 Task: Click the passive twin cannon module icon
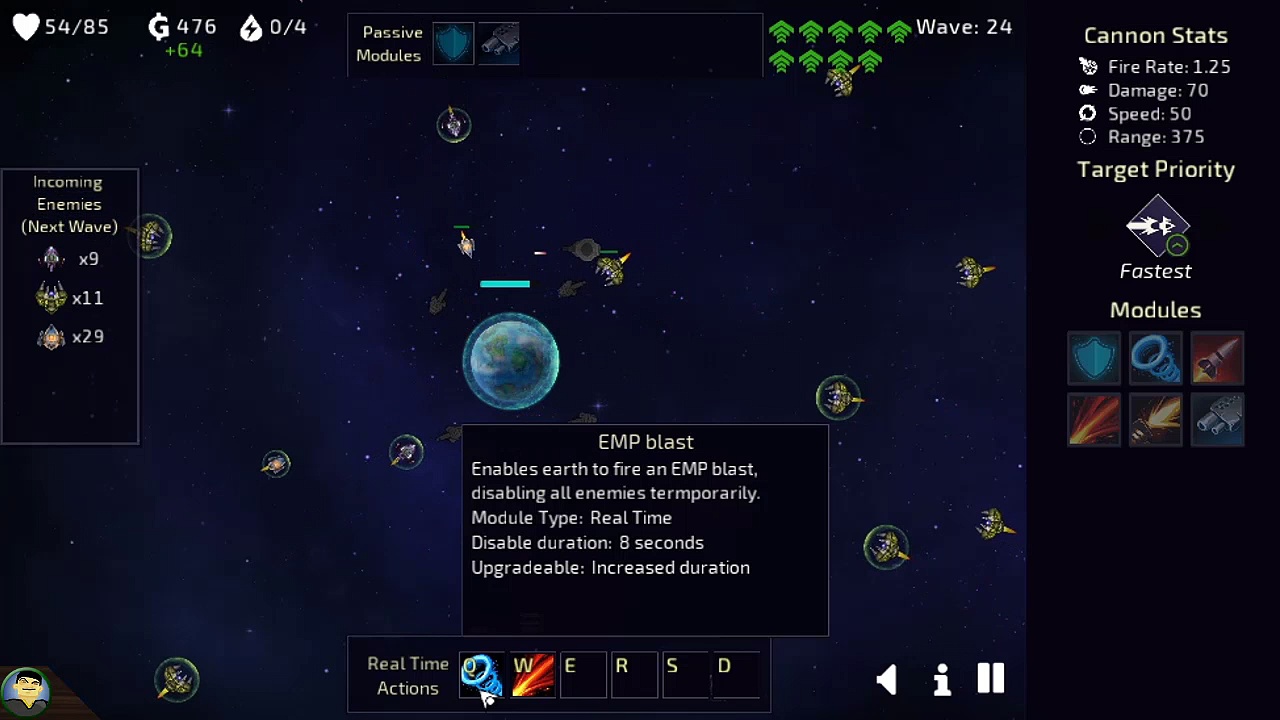(499, 44)
